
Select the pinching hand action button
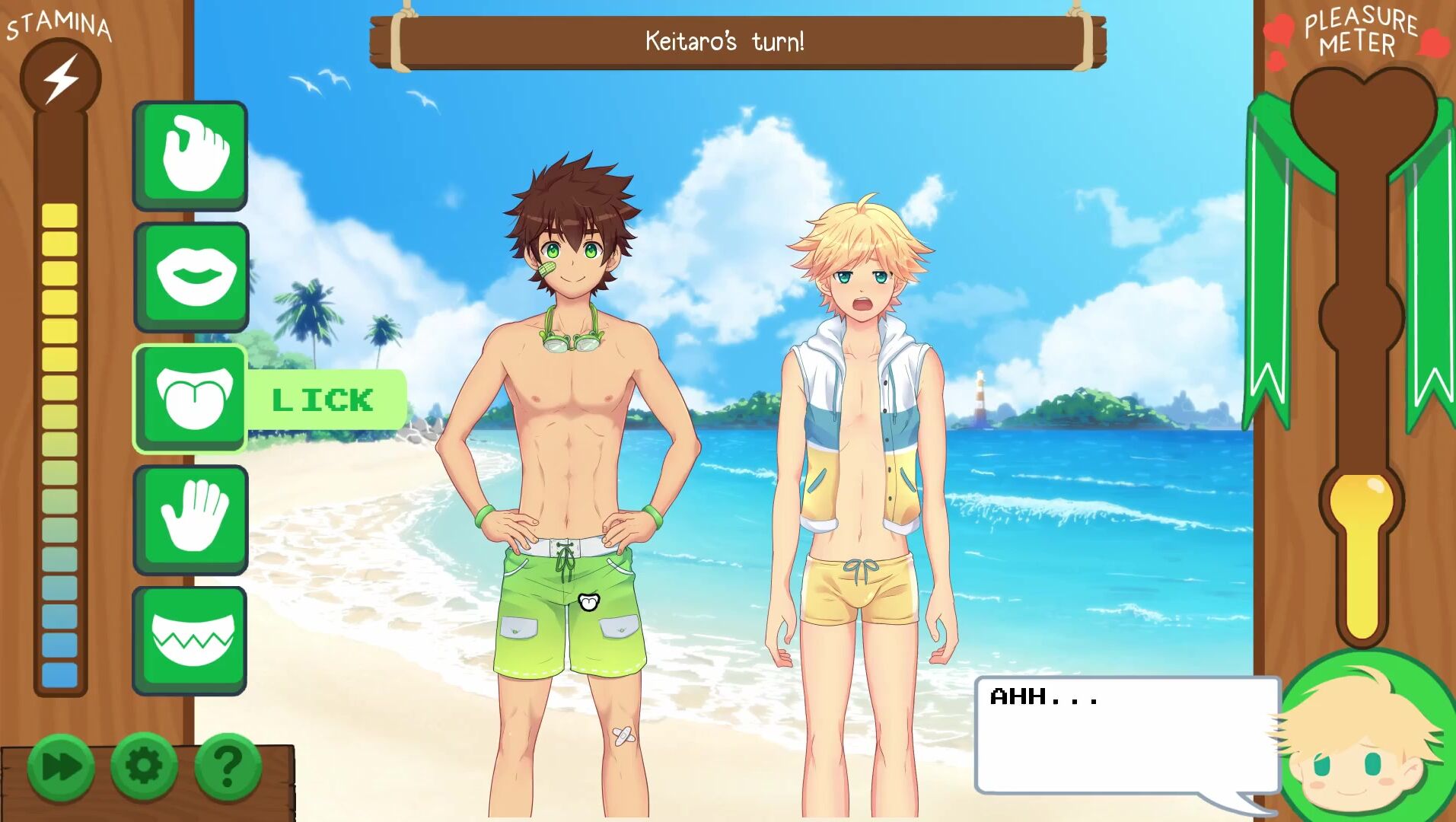[x=191, y=155]
